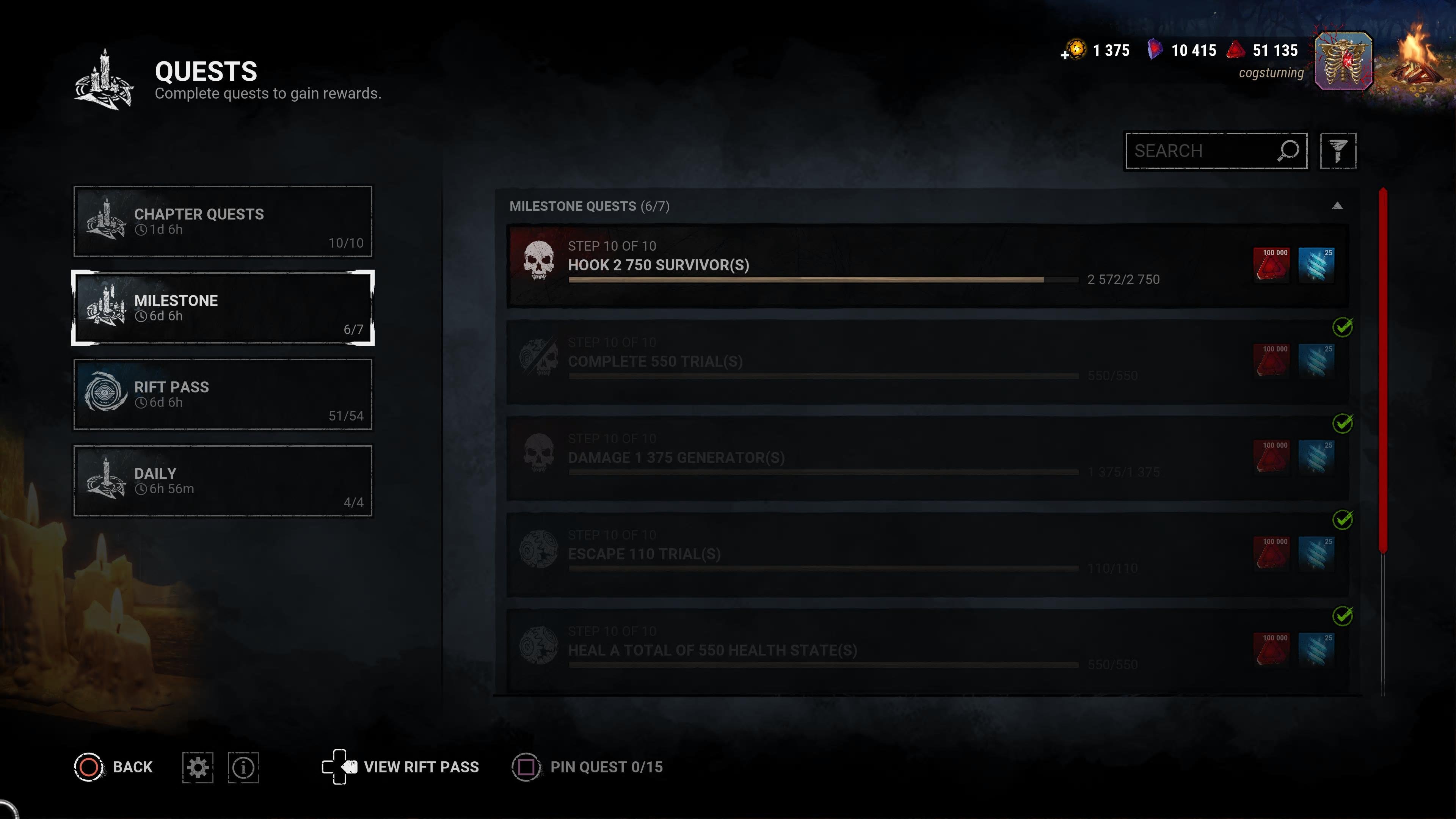
Task: Click the settings gear icon at bottom
Action: tap(197, 767)
